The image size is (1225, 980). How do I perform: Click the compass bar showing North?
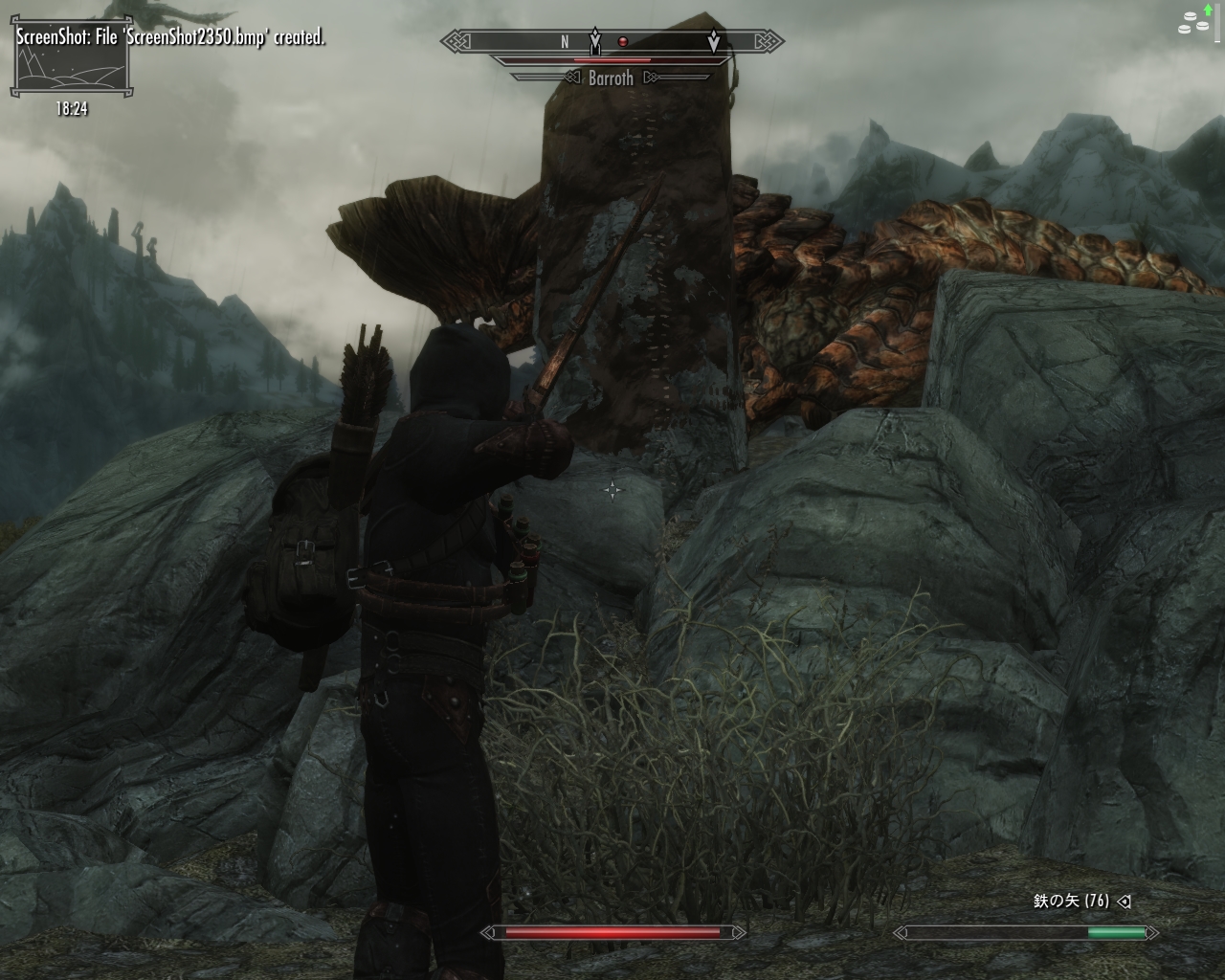click(x=612, y=42)
